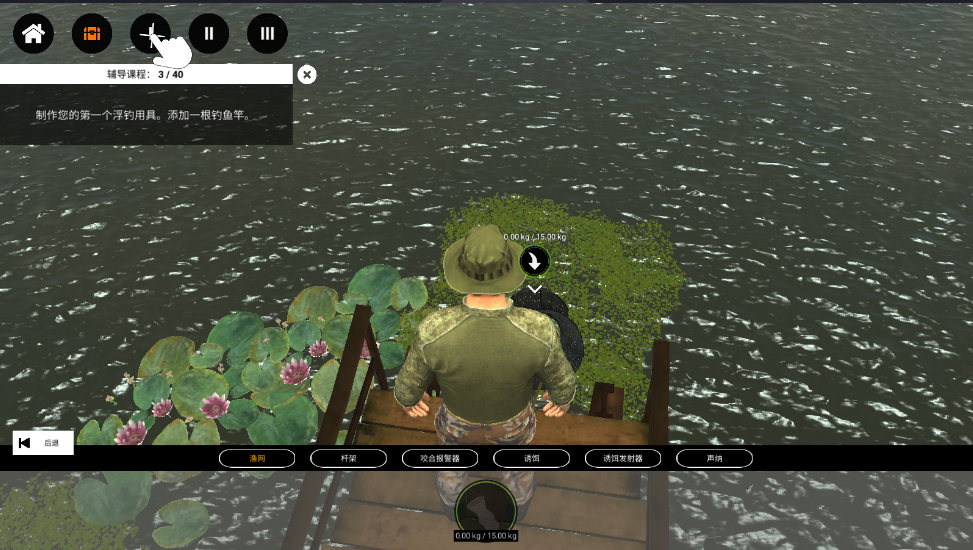Switch to the 声纳 category
Screen dimensions: 973x550
pos(714,458)
